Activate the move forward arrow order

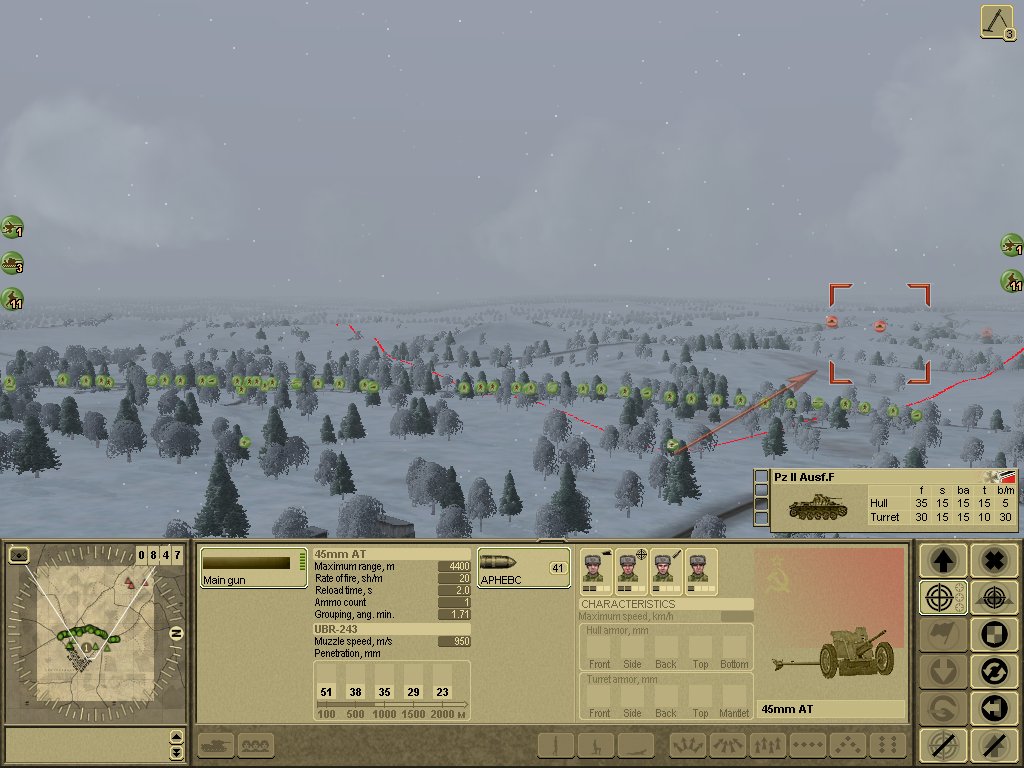point(942,560)
